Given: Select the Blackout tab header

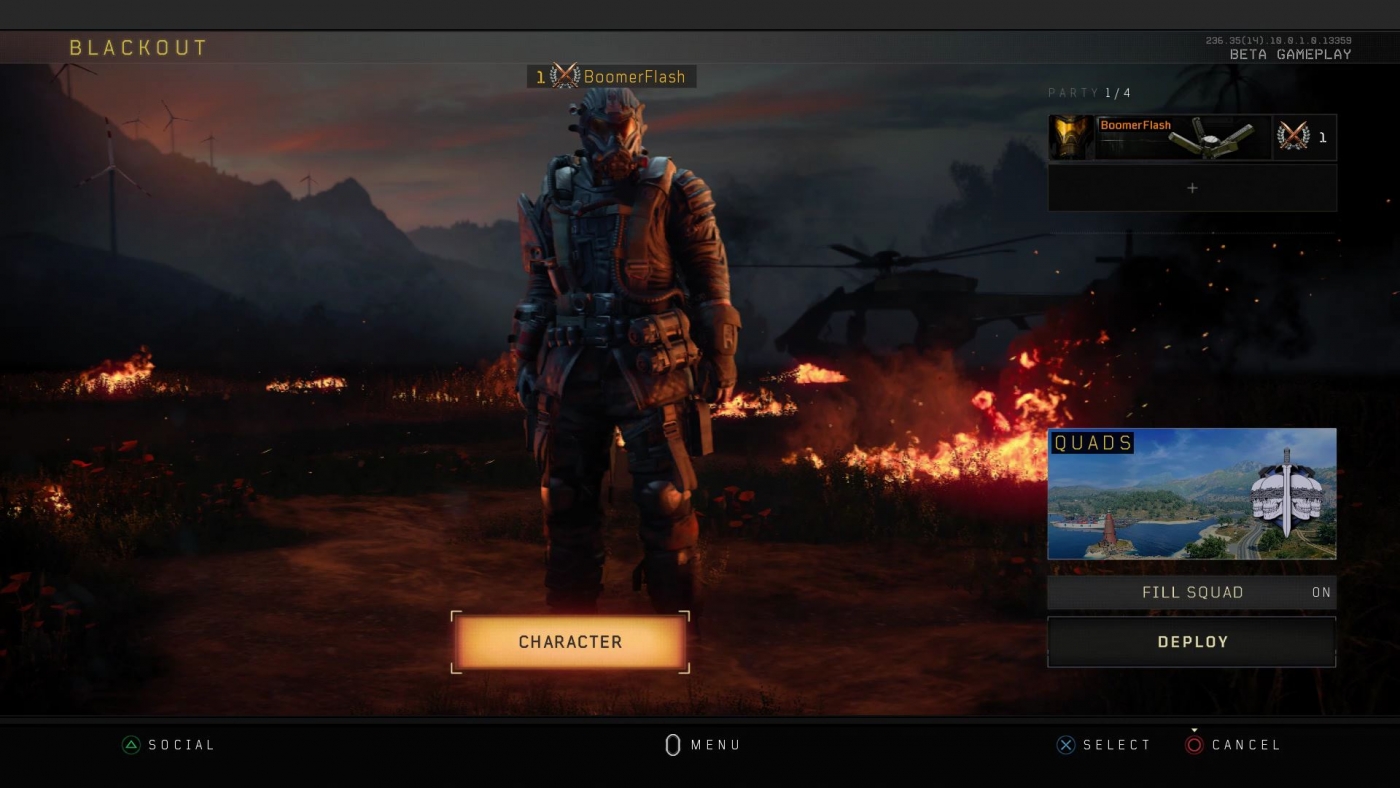Looking at the screenshot, I should [138, 46].
